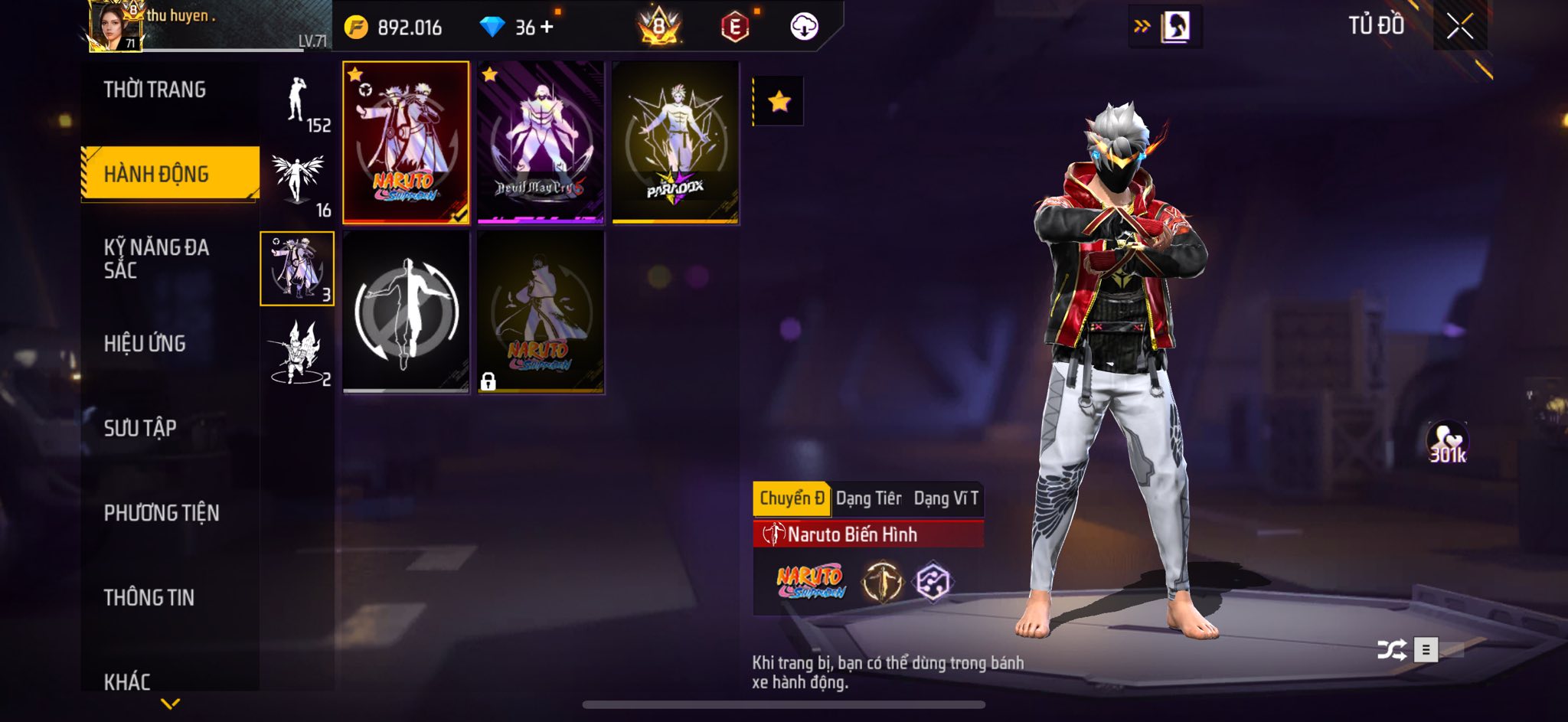1568x722 pixels.
Task: Go to the Hiệu Ứng section
Action: 145,344
